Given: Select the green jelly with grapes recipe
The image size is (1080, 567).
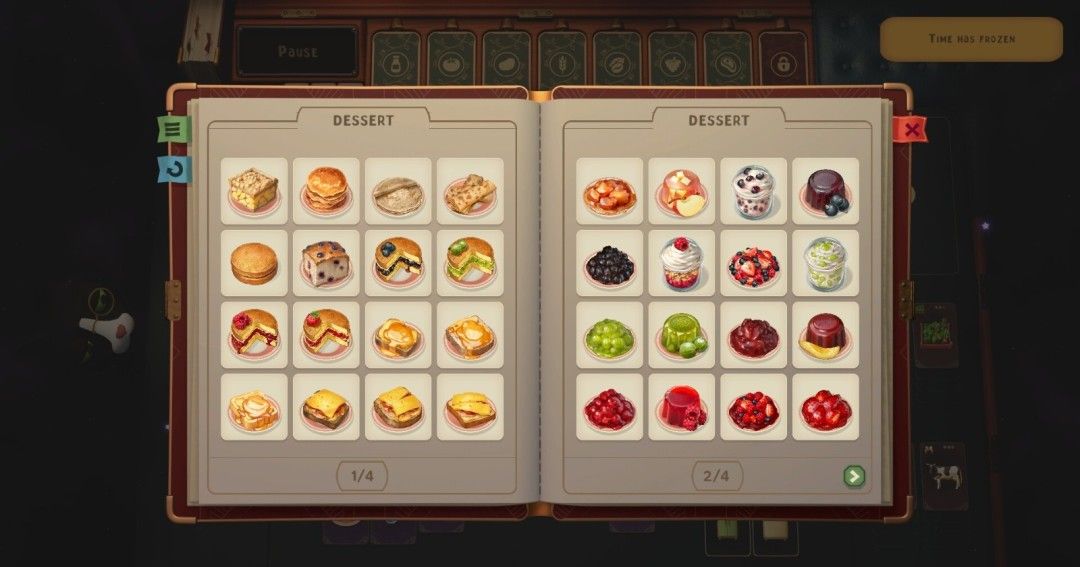Looking at the screenshot, I should pos(681,335).
